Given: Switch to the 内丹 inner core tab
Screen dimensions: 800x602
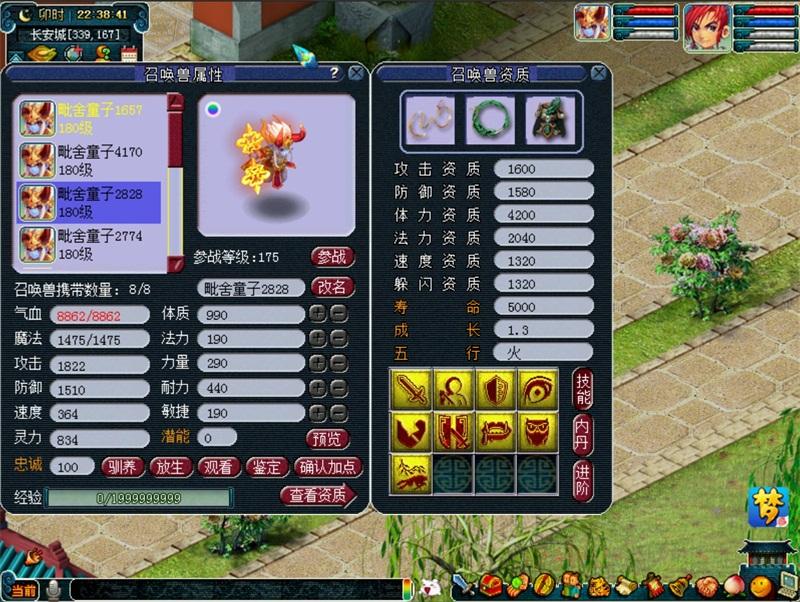Looking at the screenshot, I should click(583, 434).
